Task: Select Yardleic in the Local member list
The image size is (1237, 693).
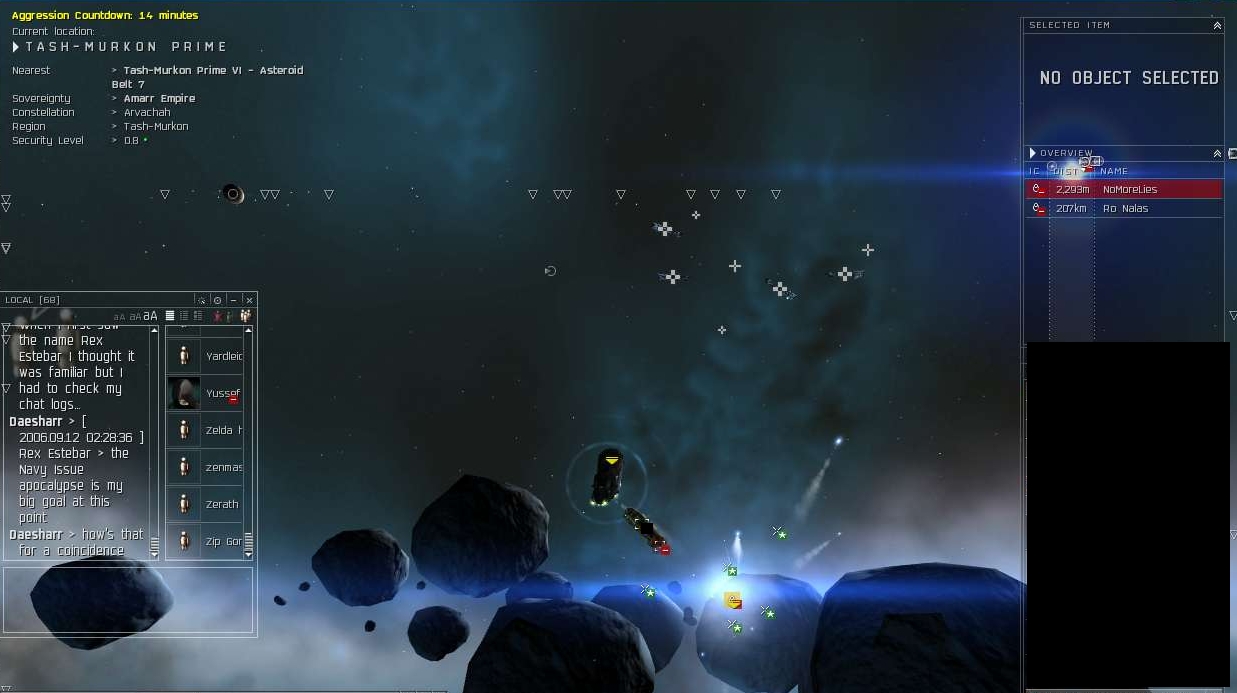Action: tap(222, 356)
